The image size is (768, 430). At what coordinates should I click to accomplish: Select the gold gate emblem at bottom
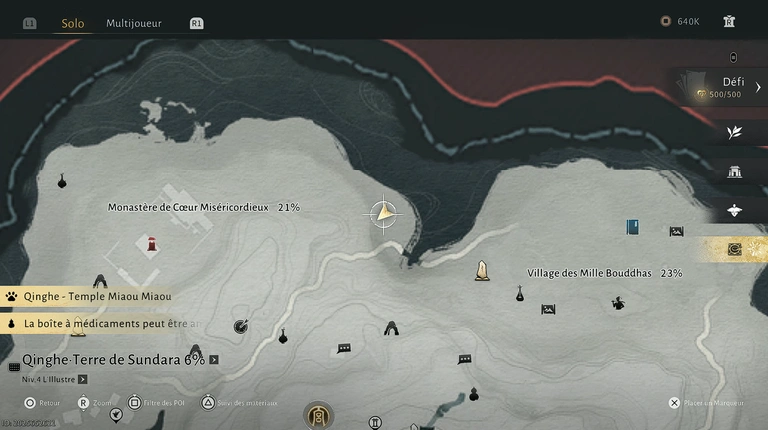(318, 415)
